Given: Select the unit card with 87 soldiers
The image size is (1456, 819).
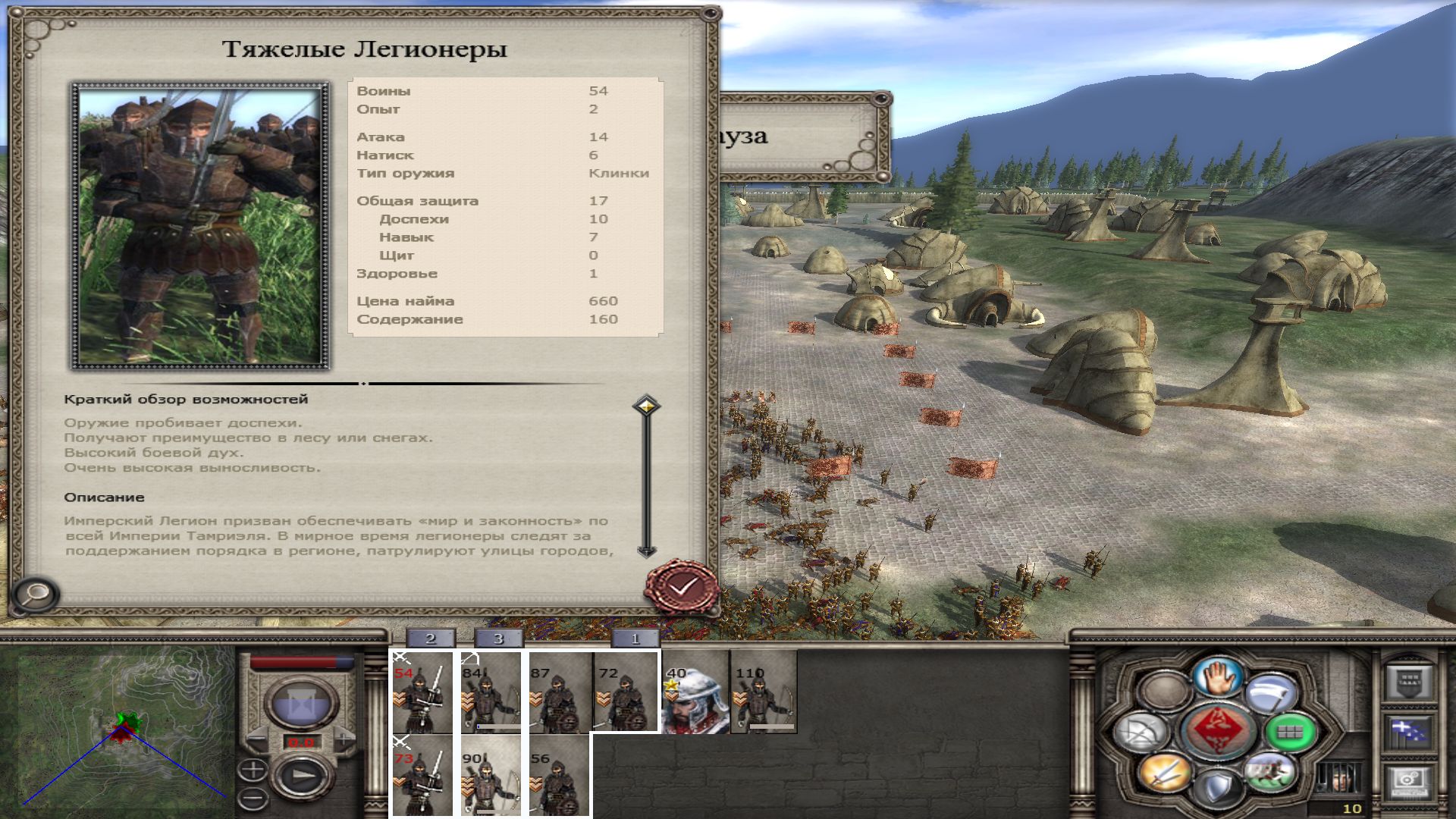Looking at the screenshot, I should (x=560, y=692).
